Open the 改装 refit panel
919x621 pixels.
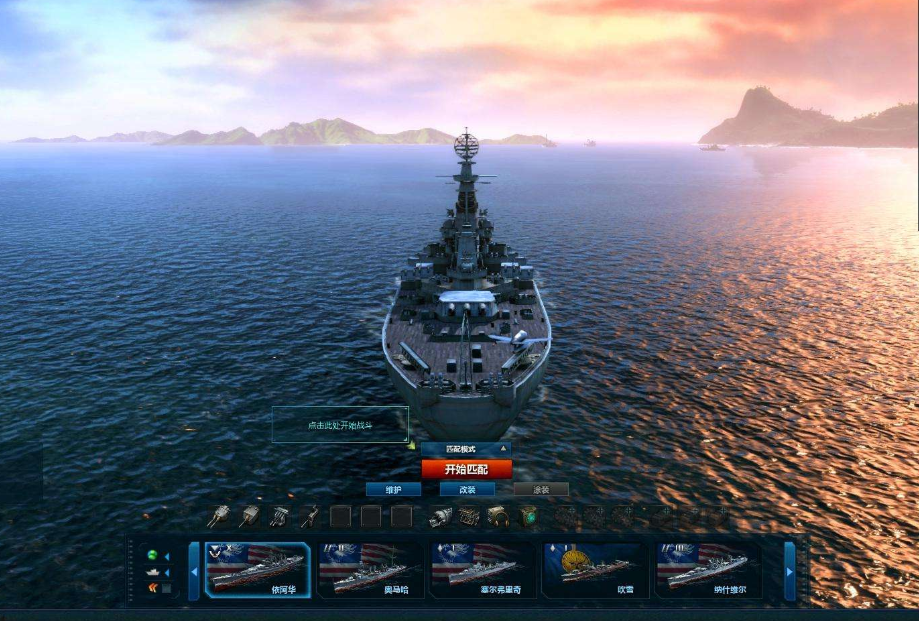[467, 490]
